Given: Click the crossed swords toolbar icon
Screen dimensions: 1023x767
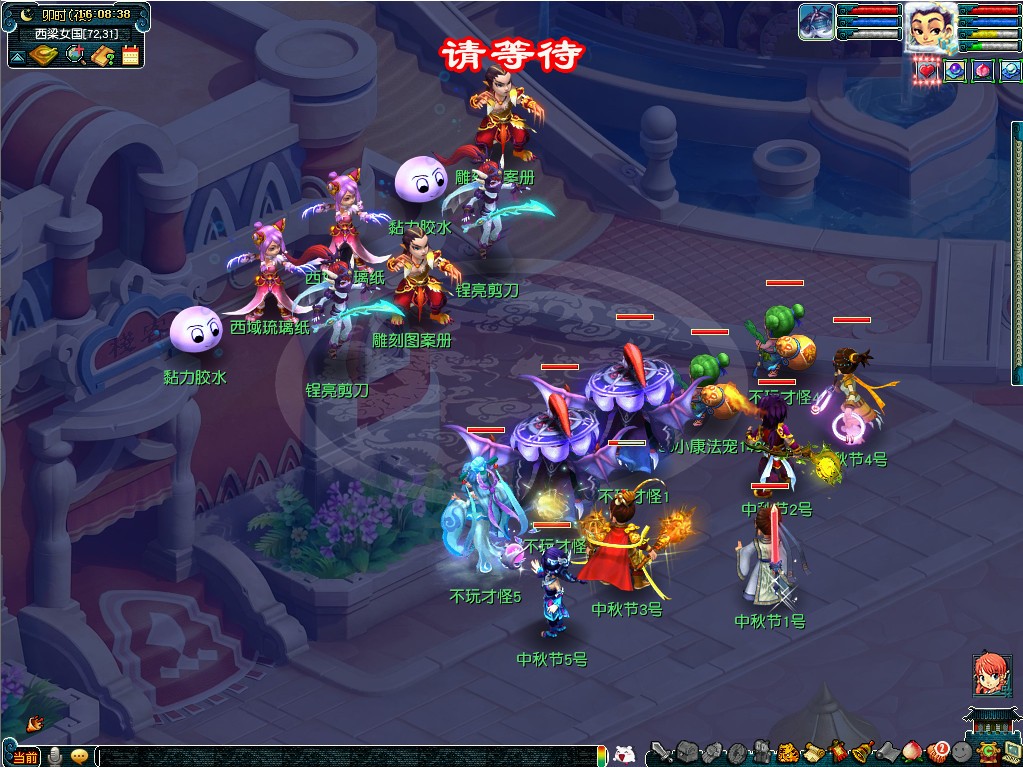Looking at the screenshot, I should click(661, 751).
